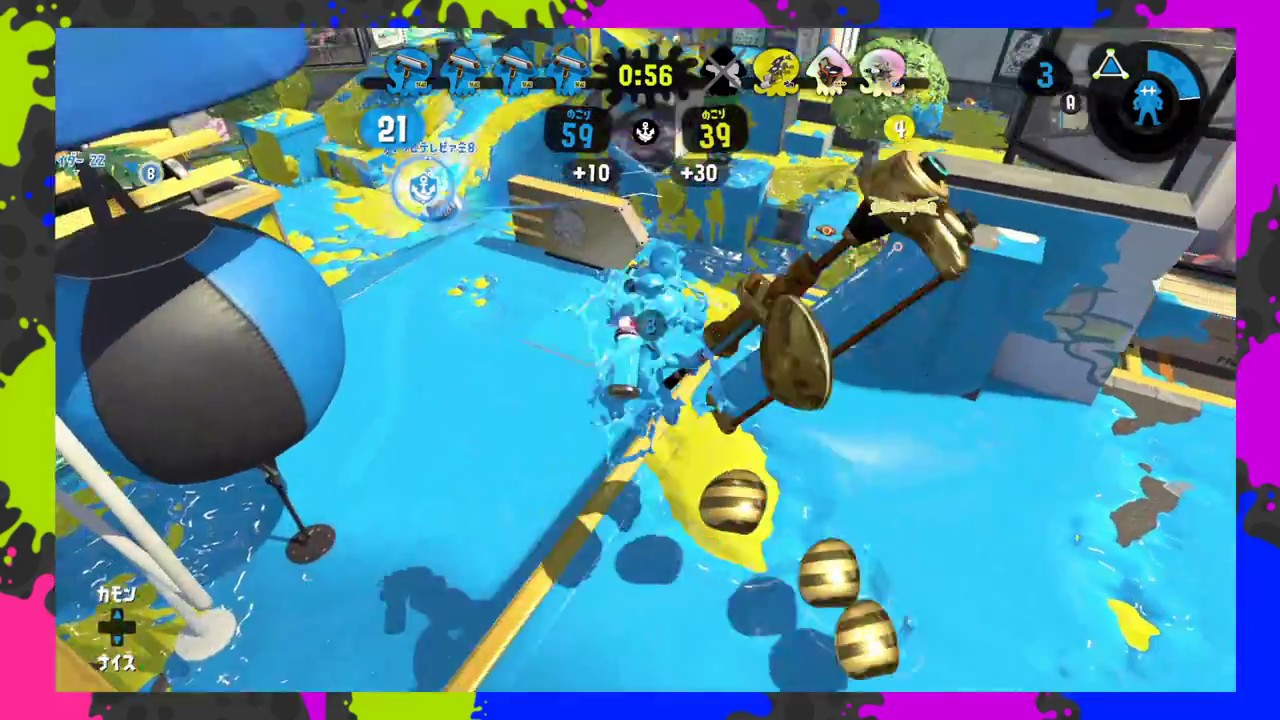Tap the anchor checkpoint marker near the score 21

click(x=428, y=185)
